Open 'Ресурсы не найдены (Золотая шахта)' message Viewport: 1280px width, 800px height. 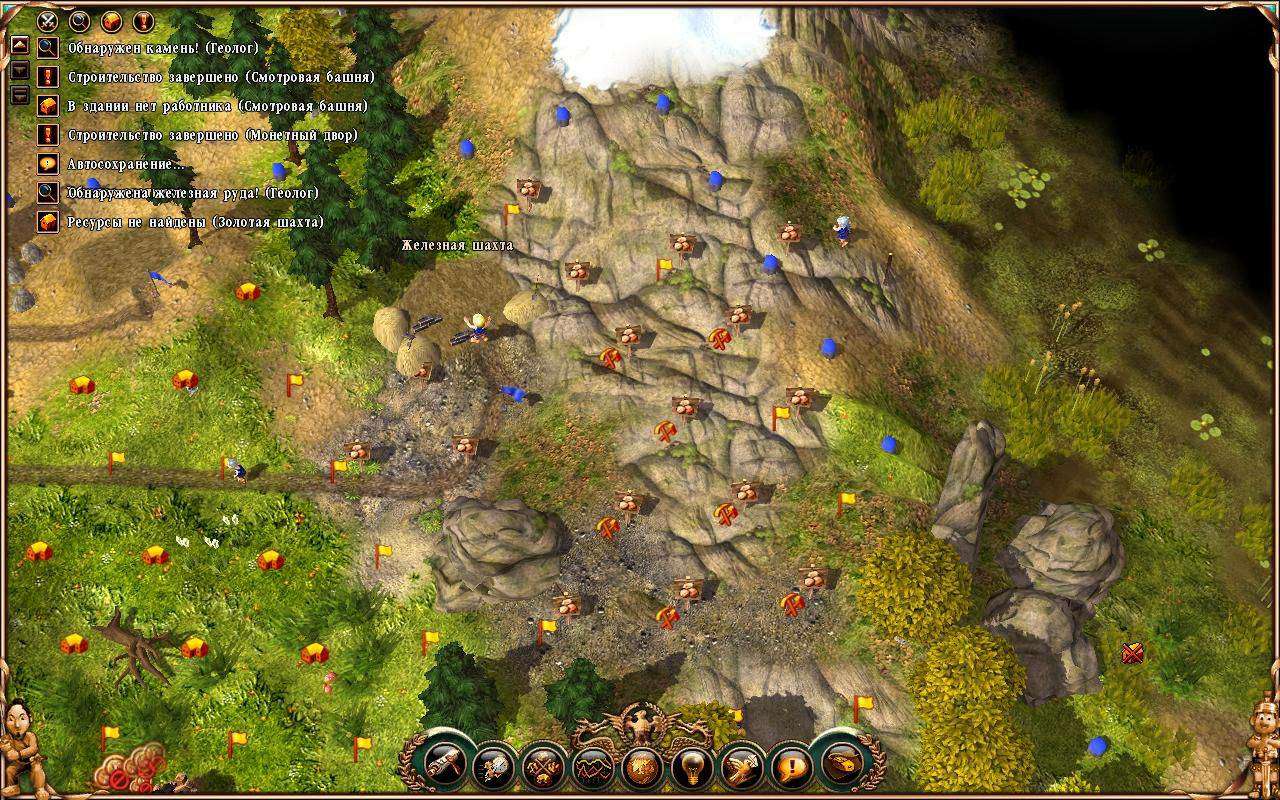pyautogui.click(x=195, y=221)
